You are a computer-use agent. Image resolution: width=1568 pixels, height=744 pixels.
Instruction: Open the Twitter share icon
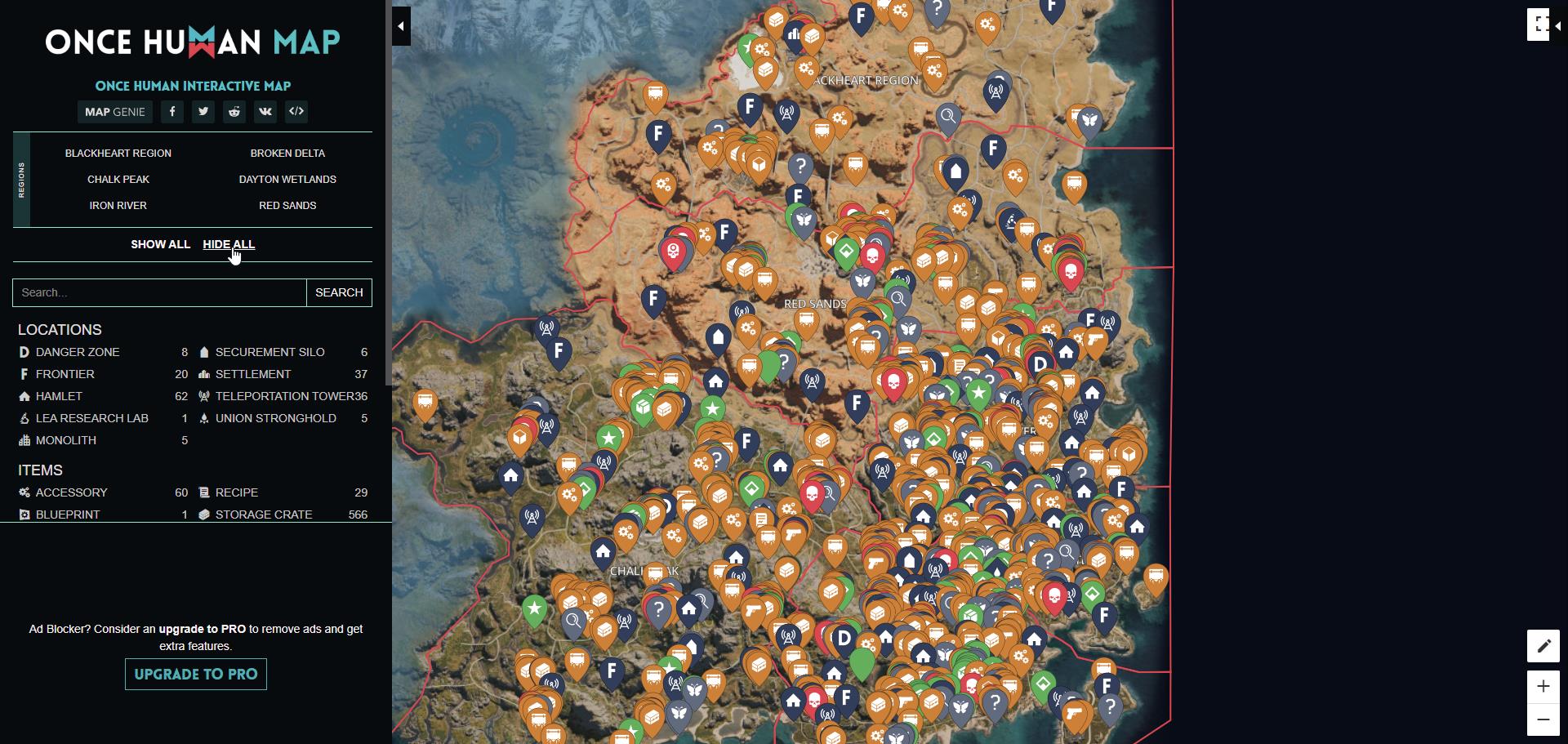203,112
